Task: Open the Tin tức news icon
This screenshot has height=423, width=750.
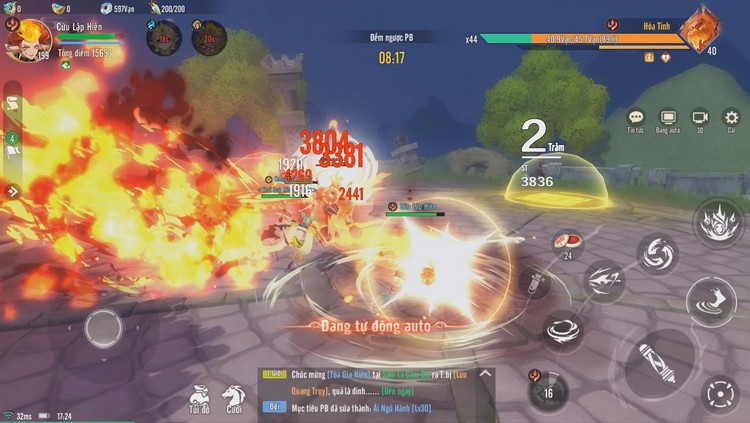Action: coord(635,119)
